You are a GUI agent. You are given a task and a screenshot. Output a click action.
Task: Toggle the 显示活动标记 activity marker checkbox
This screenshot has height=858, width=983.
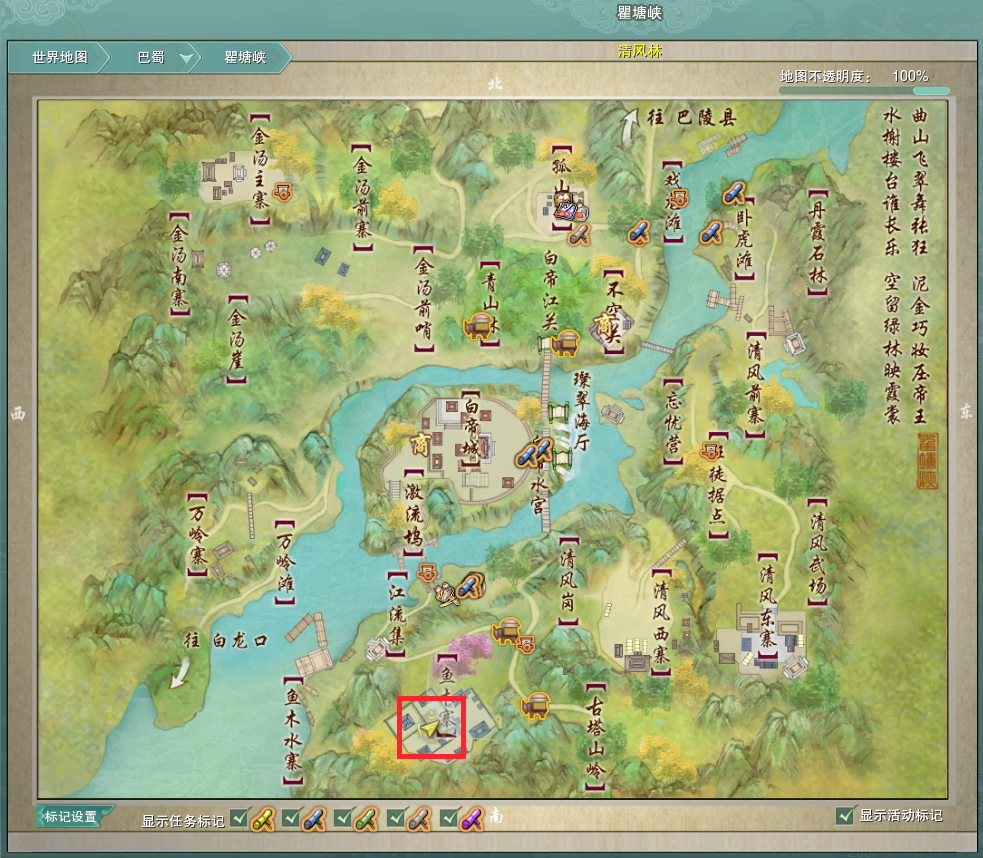click(x=844, y=816)
